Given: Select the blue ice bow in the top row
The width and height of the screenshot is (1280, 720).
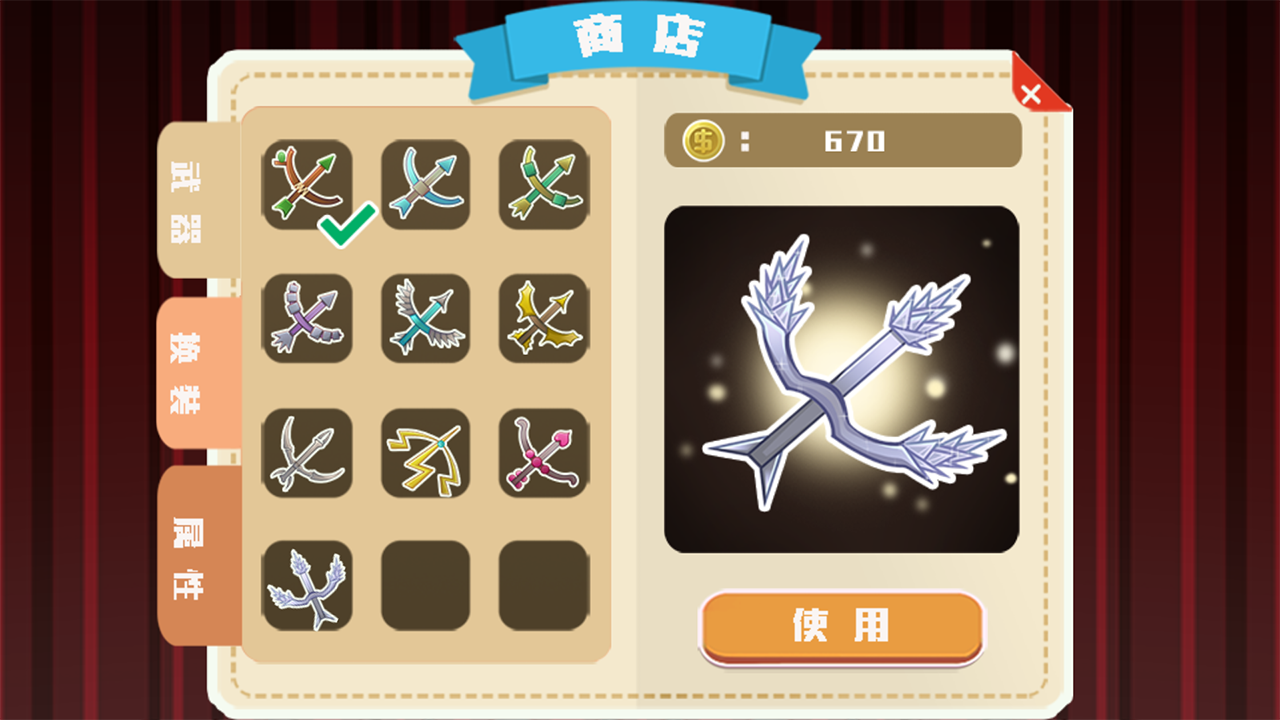Looking at the screenshot, I should pyautogui.click(x=425, y=183).
